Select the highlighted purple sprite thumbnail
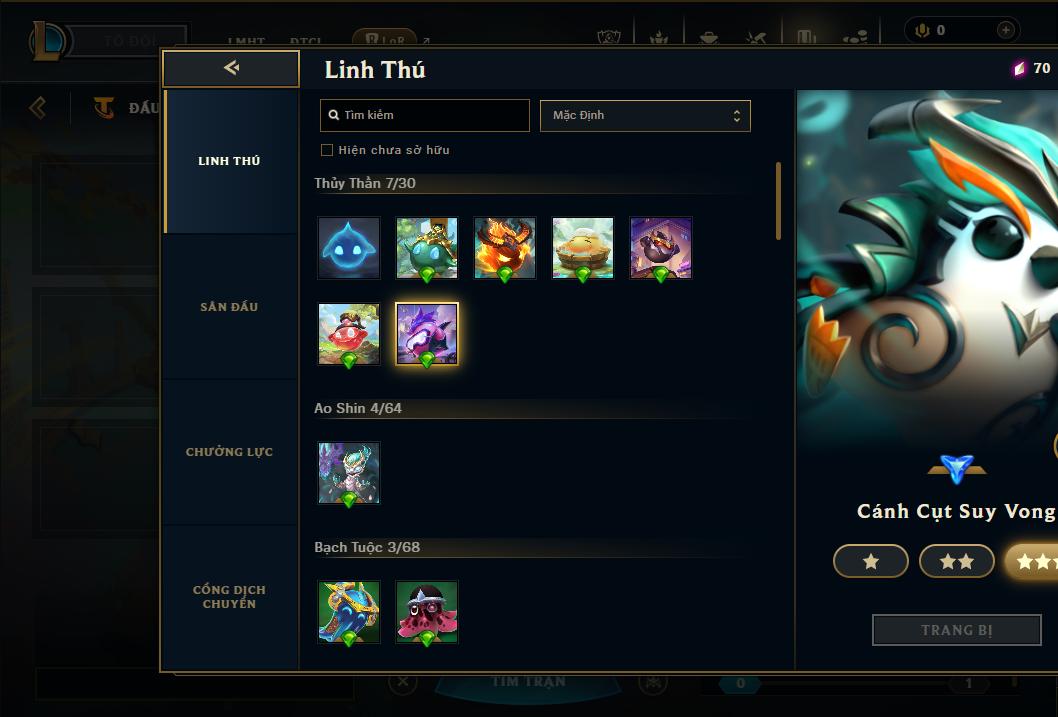The width and height of the screenshot is (1058, 717). (x=427, y=334)
